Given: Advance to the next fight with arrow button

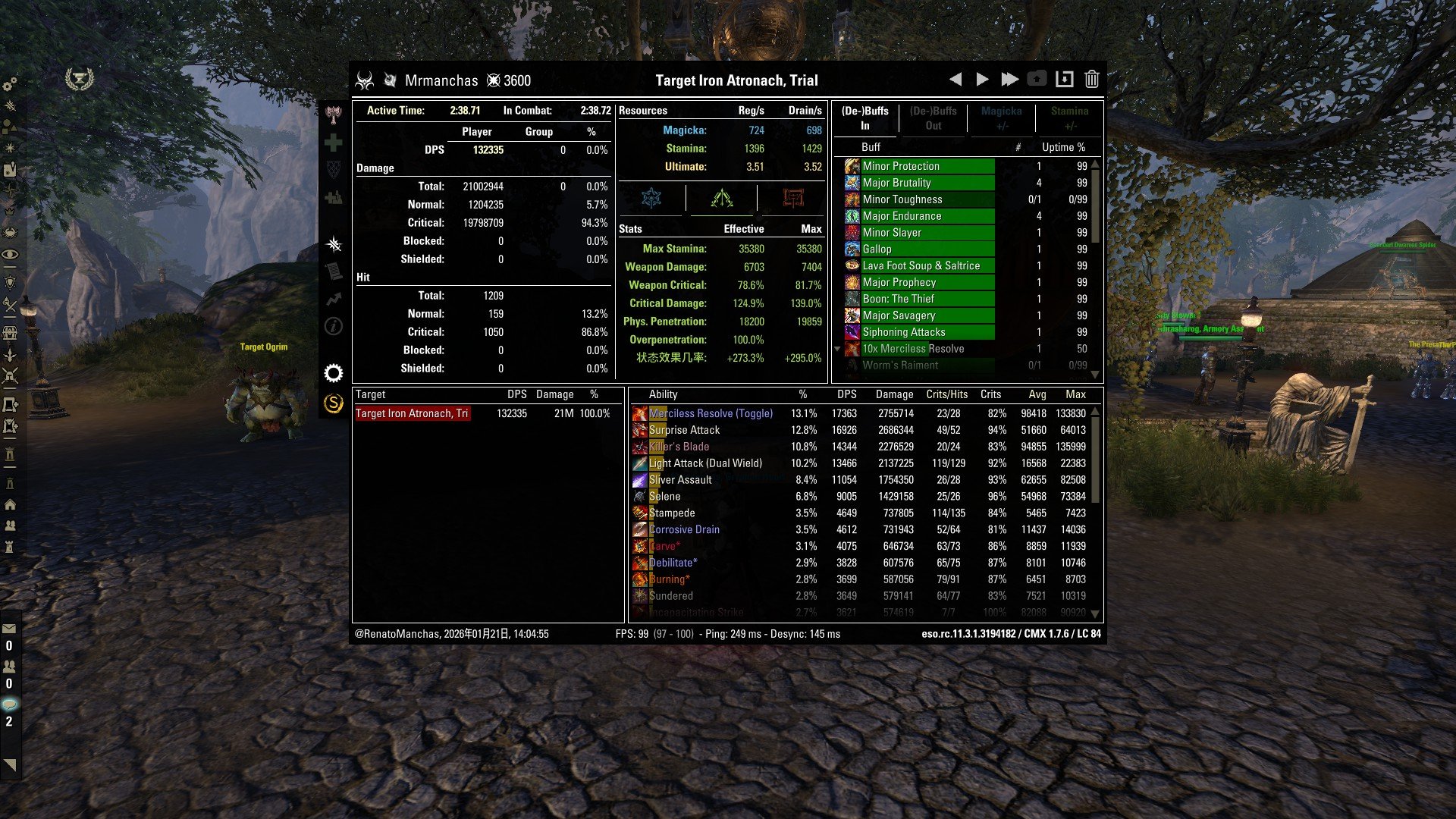Looking at the screenshot, I should [981, 78].
